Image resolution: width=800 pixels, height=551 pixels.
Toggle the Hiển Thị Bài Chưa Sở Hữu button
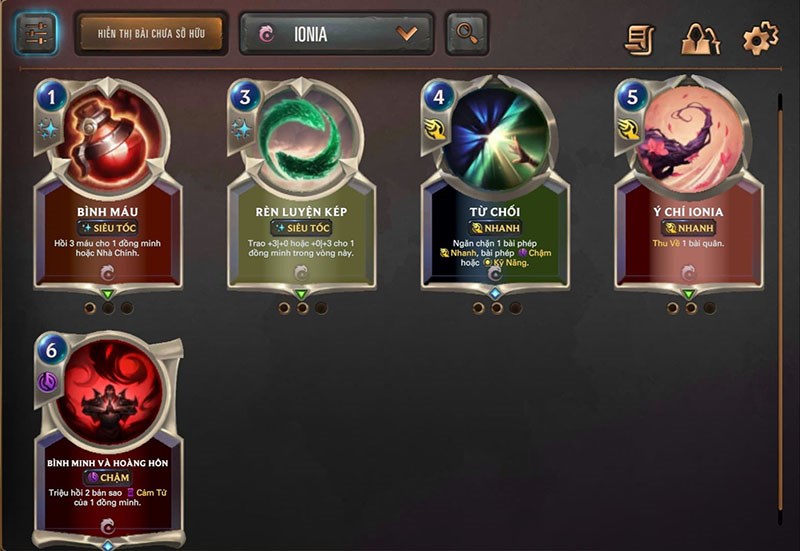(x=150, y=33)
